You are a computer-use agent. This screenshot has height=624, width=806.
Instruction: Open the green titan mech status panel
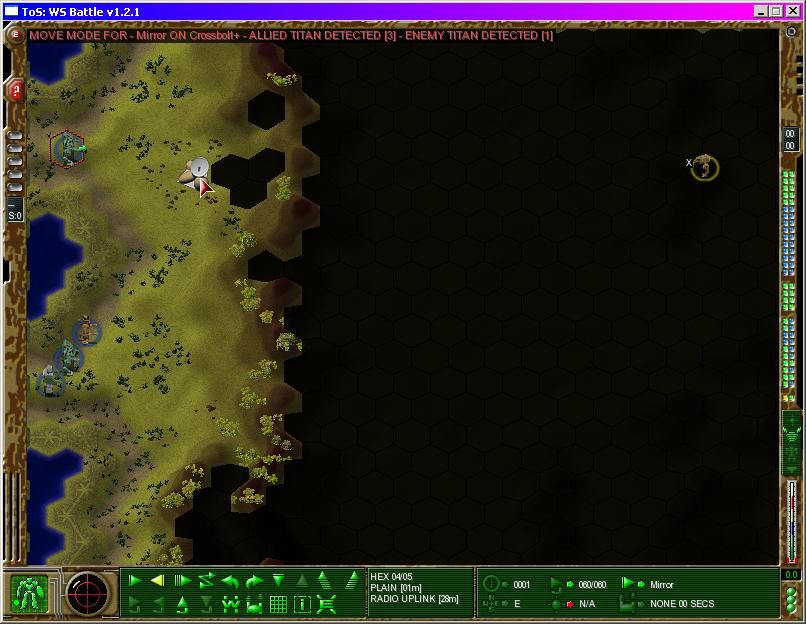(x=30, y=594)
